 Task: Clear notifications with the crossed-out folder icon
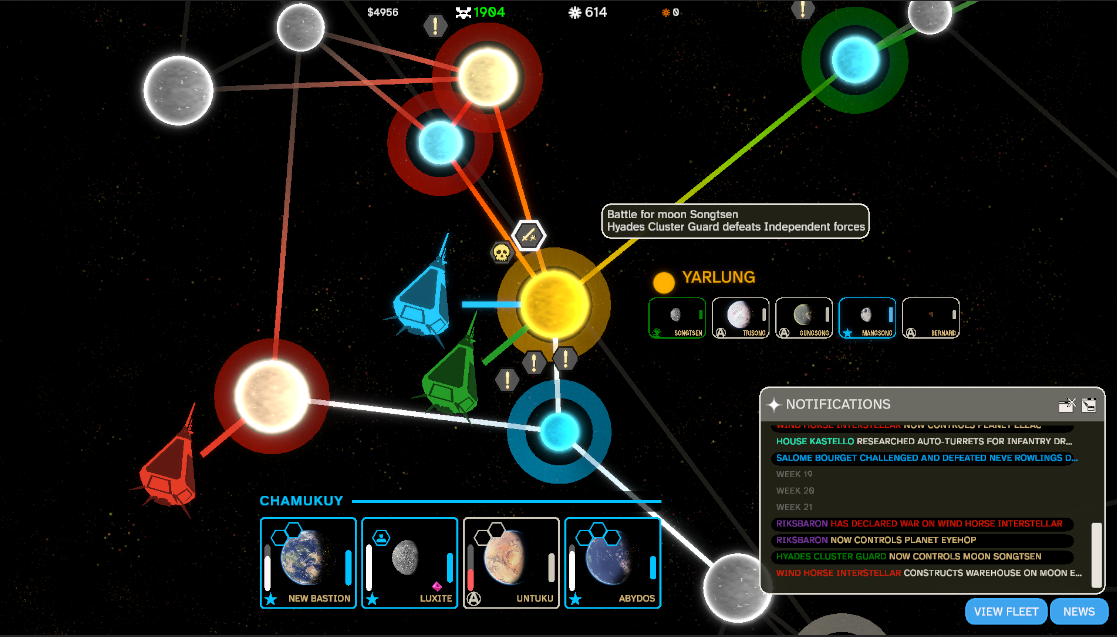[x=1067, y=405]
